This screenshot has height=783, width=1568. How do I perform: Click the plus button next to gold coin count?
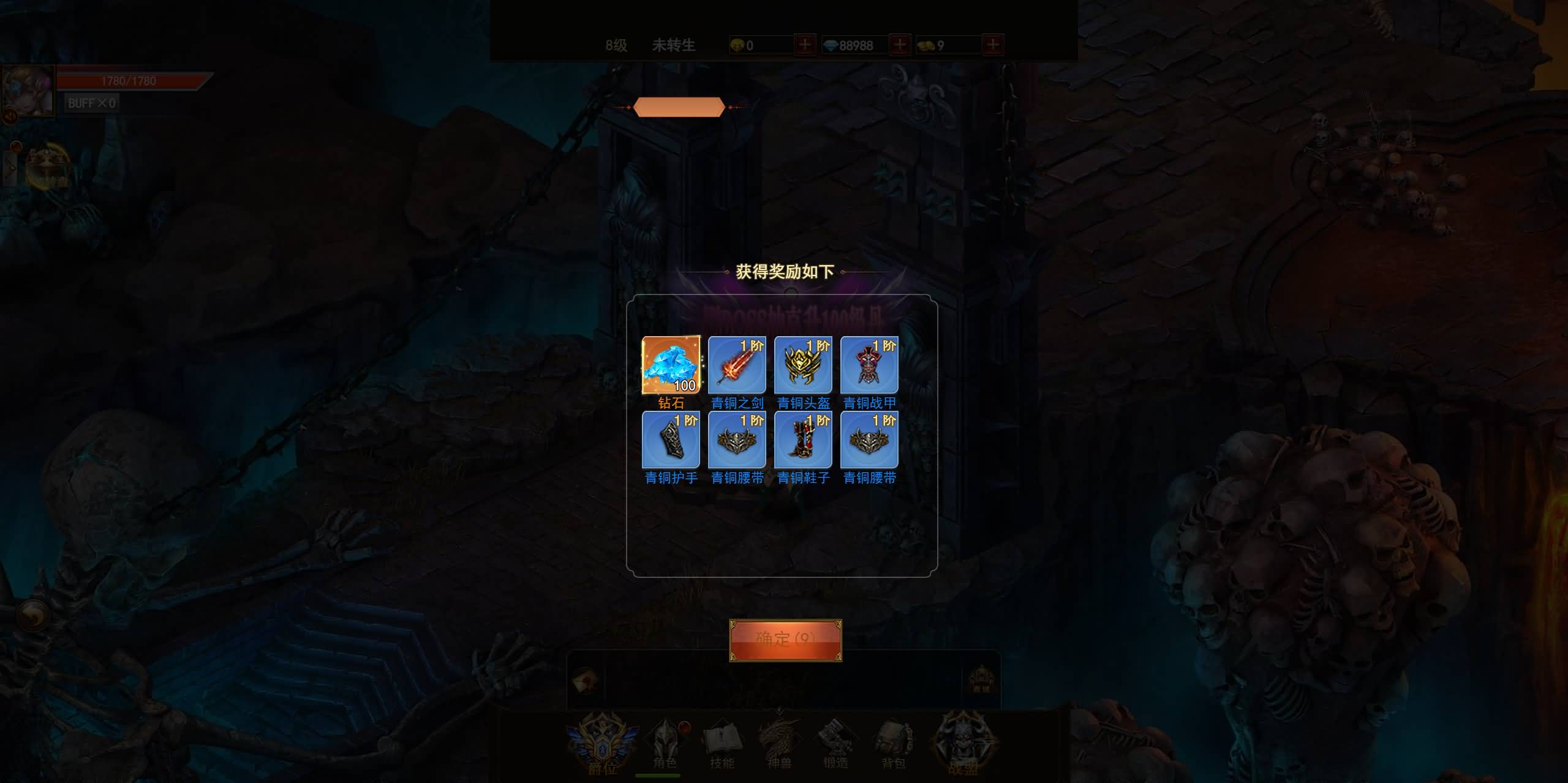805,45
